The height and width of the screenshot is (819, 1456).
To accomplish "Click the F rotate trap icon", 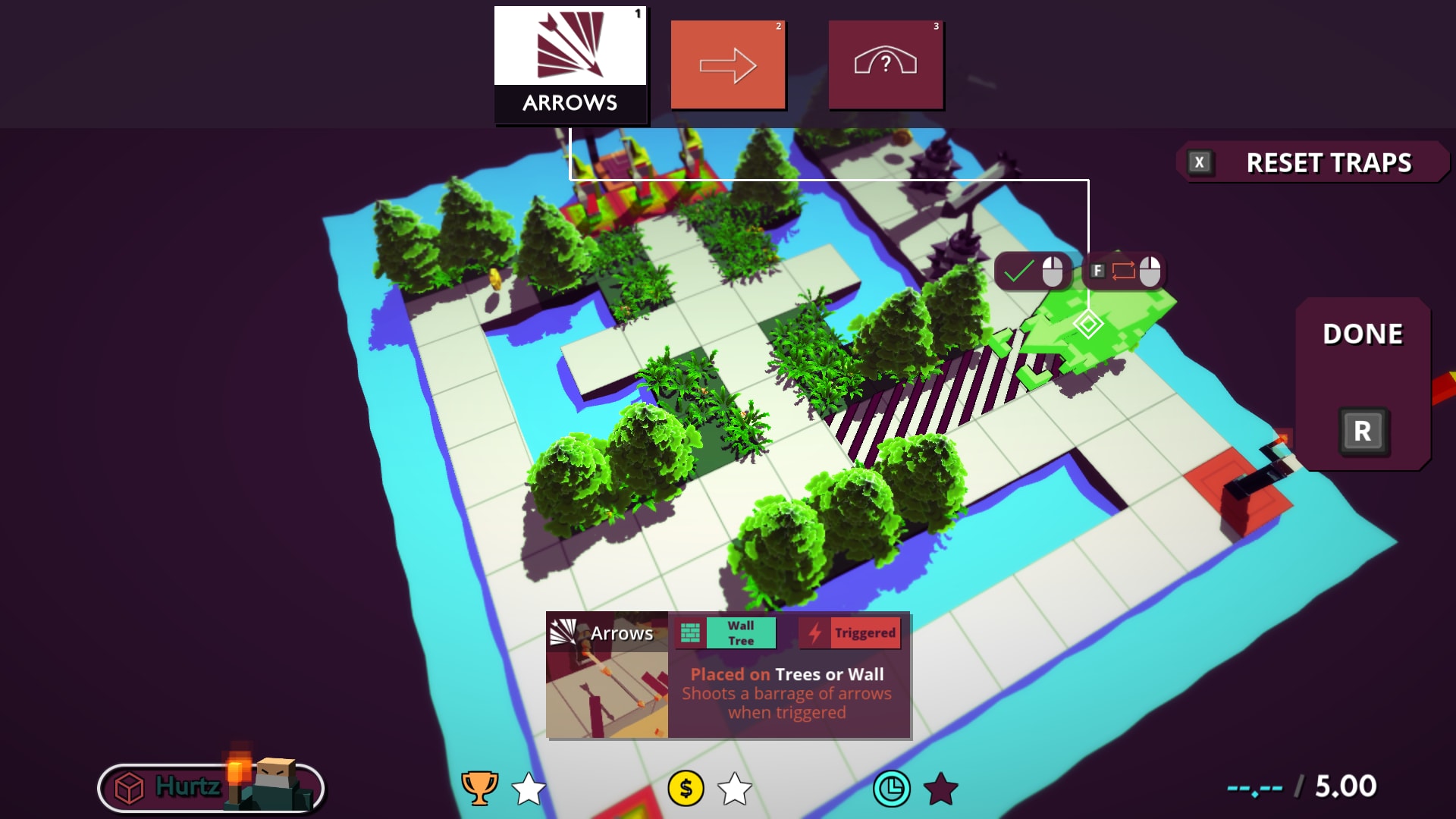I will click(x=1098, y=271).
